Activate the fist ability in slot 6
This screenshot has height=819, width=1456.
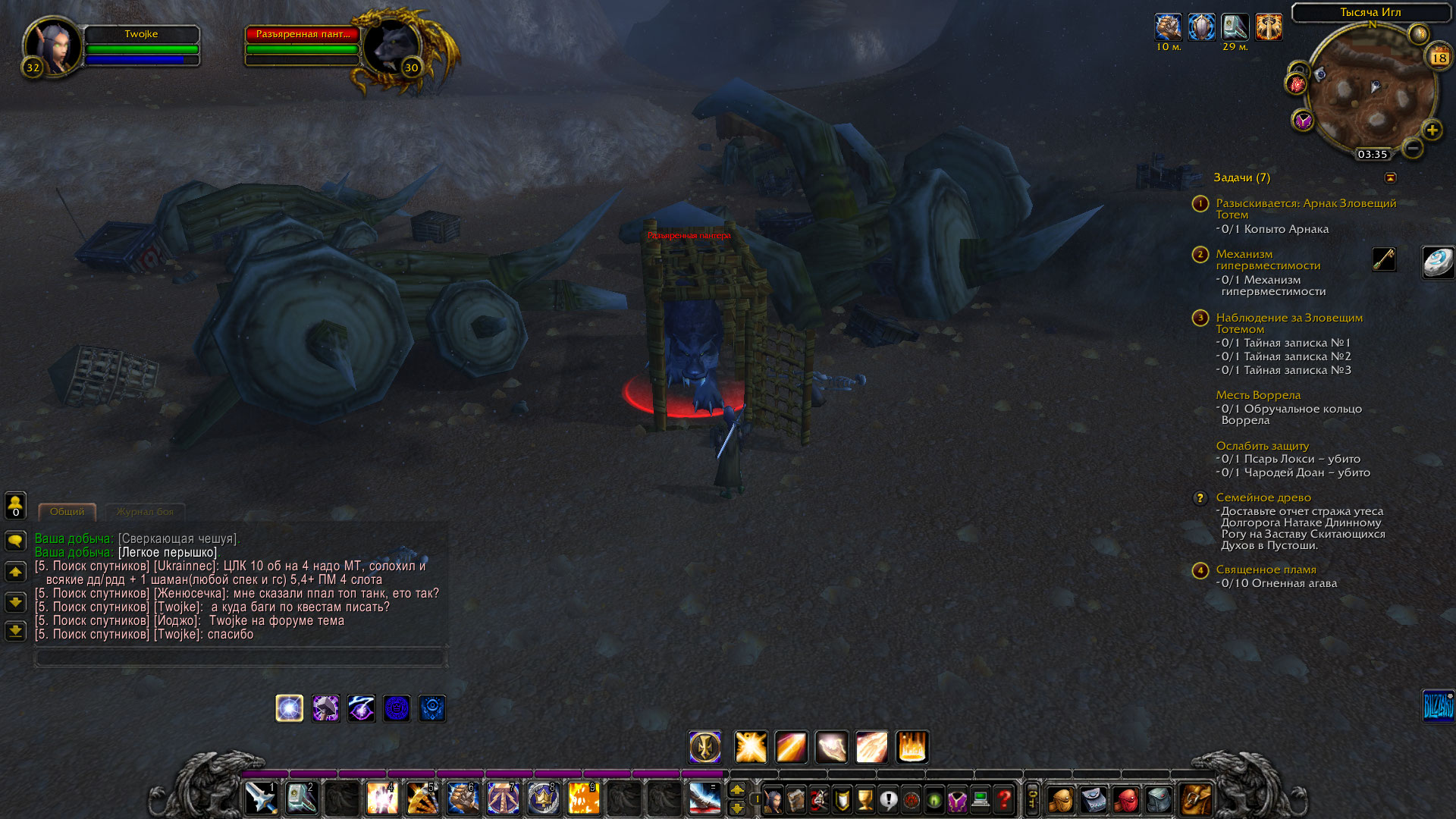click(x=463, y=799)
